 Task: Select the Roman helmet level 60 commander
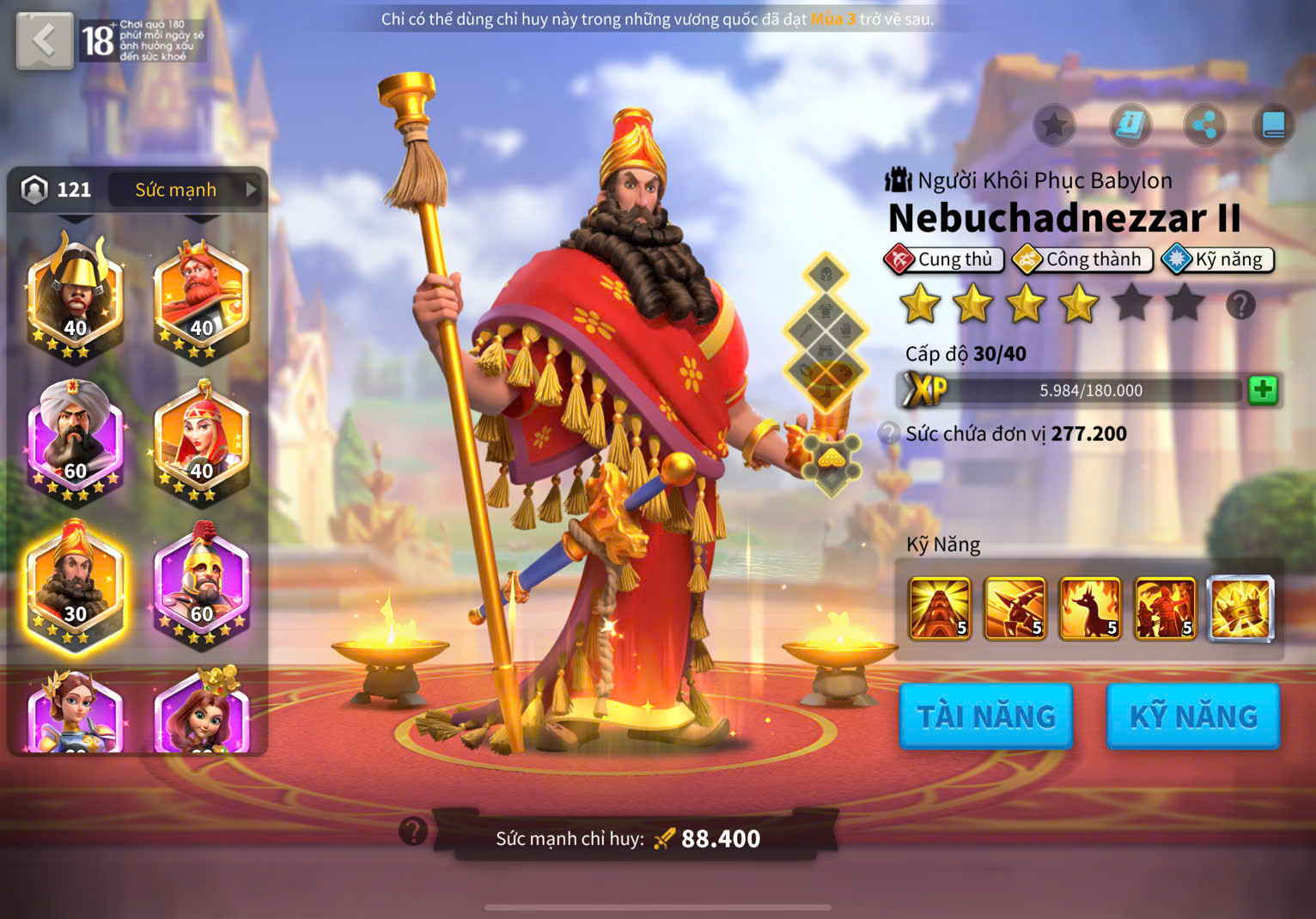tap(201, 584)
